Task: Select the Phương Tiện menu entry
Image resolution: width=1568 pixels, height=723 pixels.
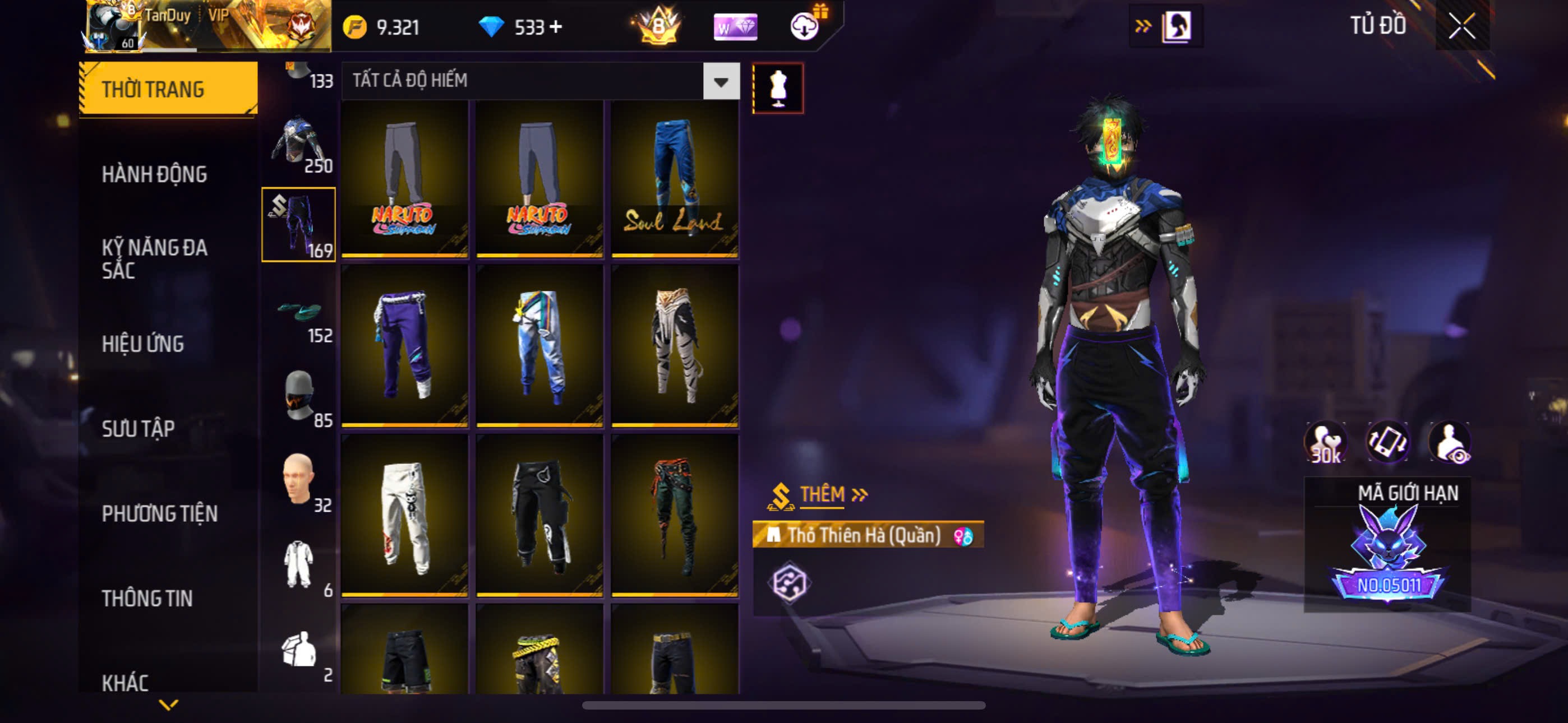Action: pyautogui.click(x=159, y=513)
